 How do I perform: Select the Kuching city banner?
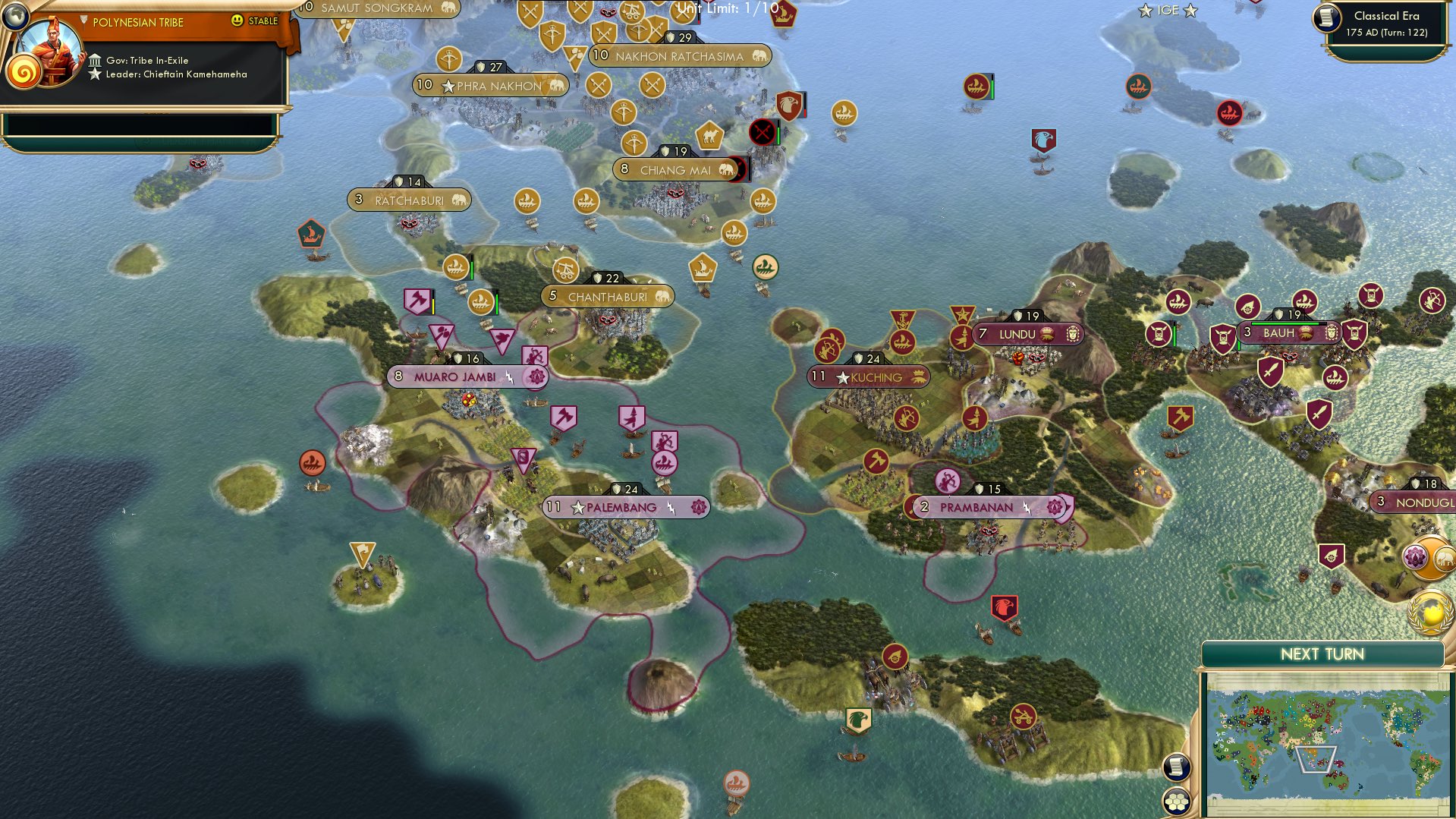(867, 376)
